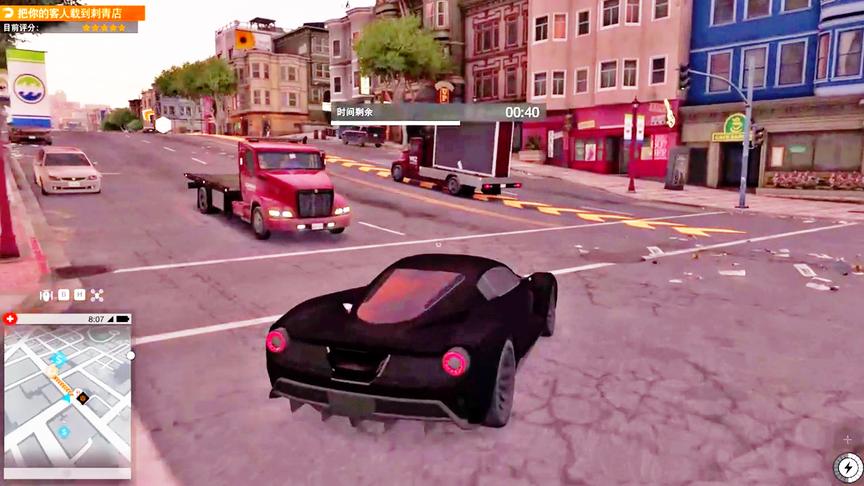Image resolution: width=864 pixels, height=486 pixels.
Task: Click the black destination marker on the minimap
Action: tap(83, 398)
